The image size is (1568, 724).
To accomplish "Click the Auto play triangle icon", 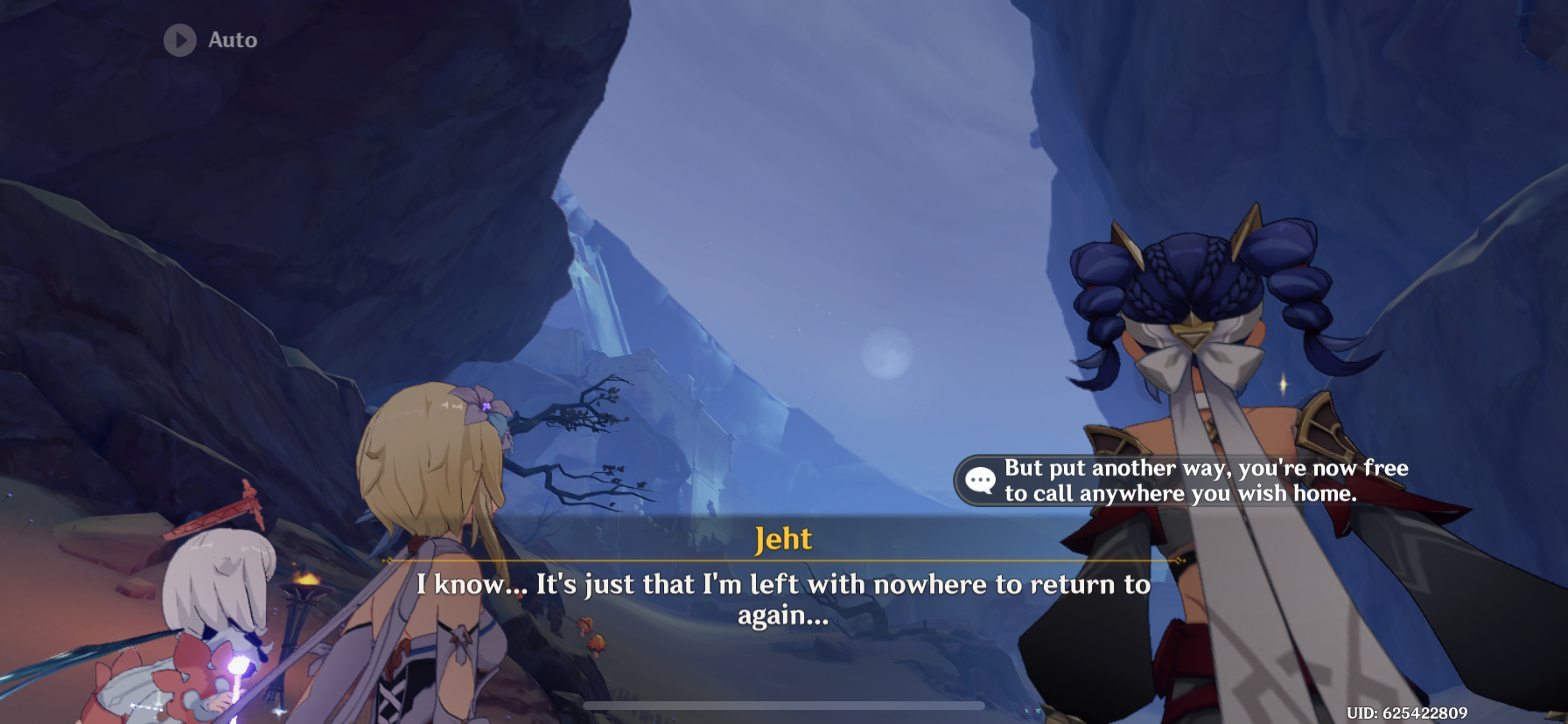I will [180, 38].
